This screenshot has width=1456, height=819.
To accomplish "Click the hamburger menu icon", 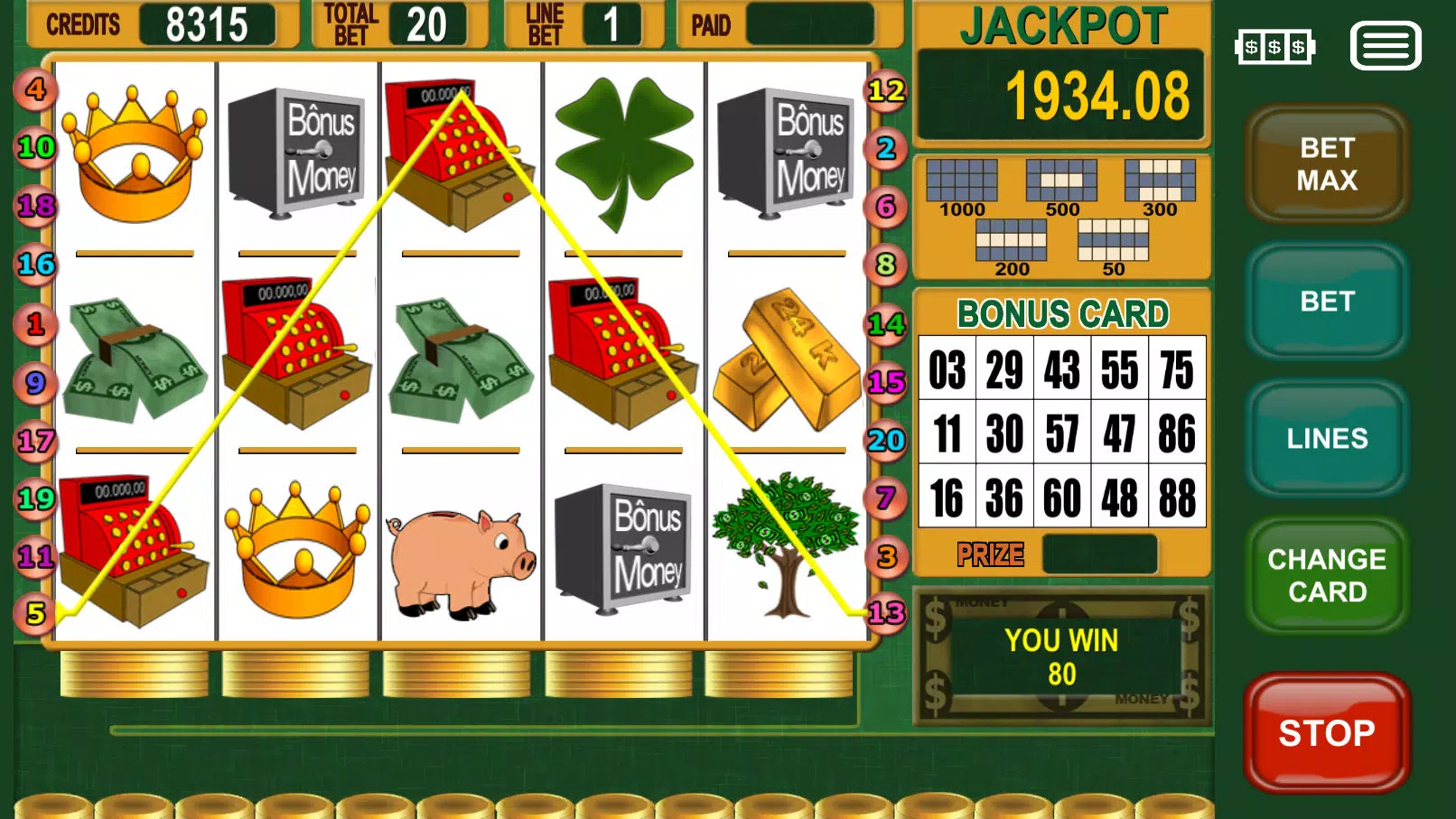I will click(1385, 45).
